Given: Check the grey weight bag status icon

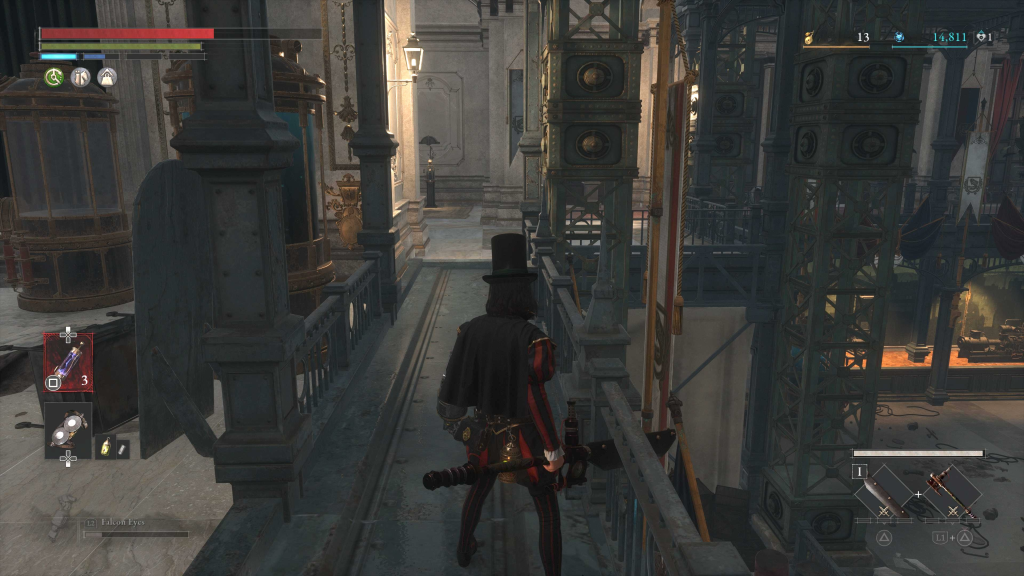Looking at the screenshot, I should [107, 77].
